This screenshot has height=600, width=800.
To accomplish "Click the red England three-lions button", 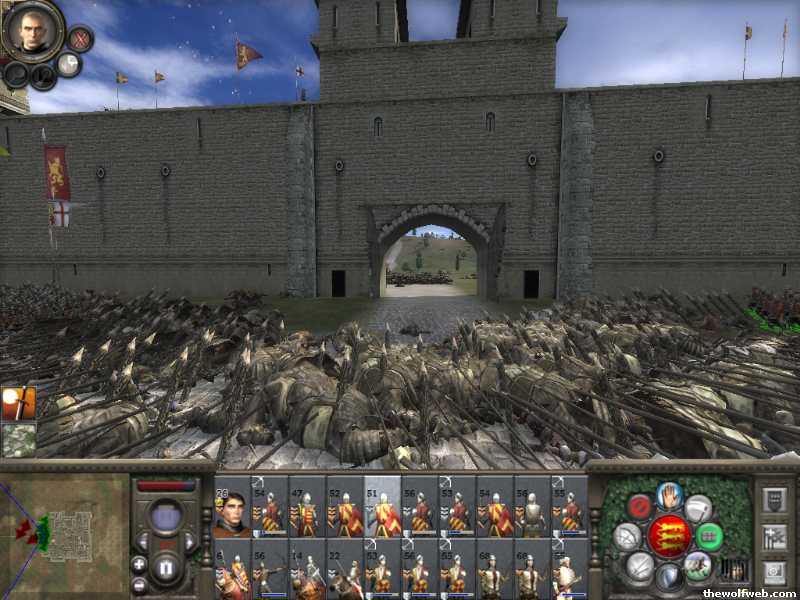I will (x=669, y=536).
